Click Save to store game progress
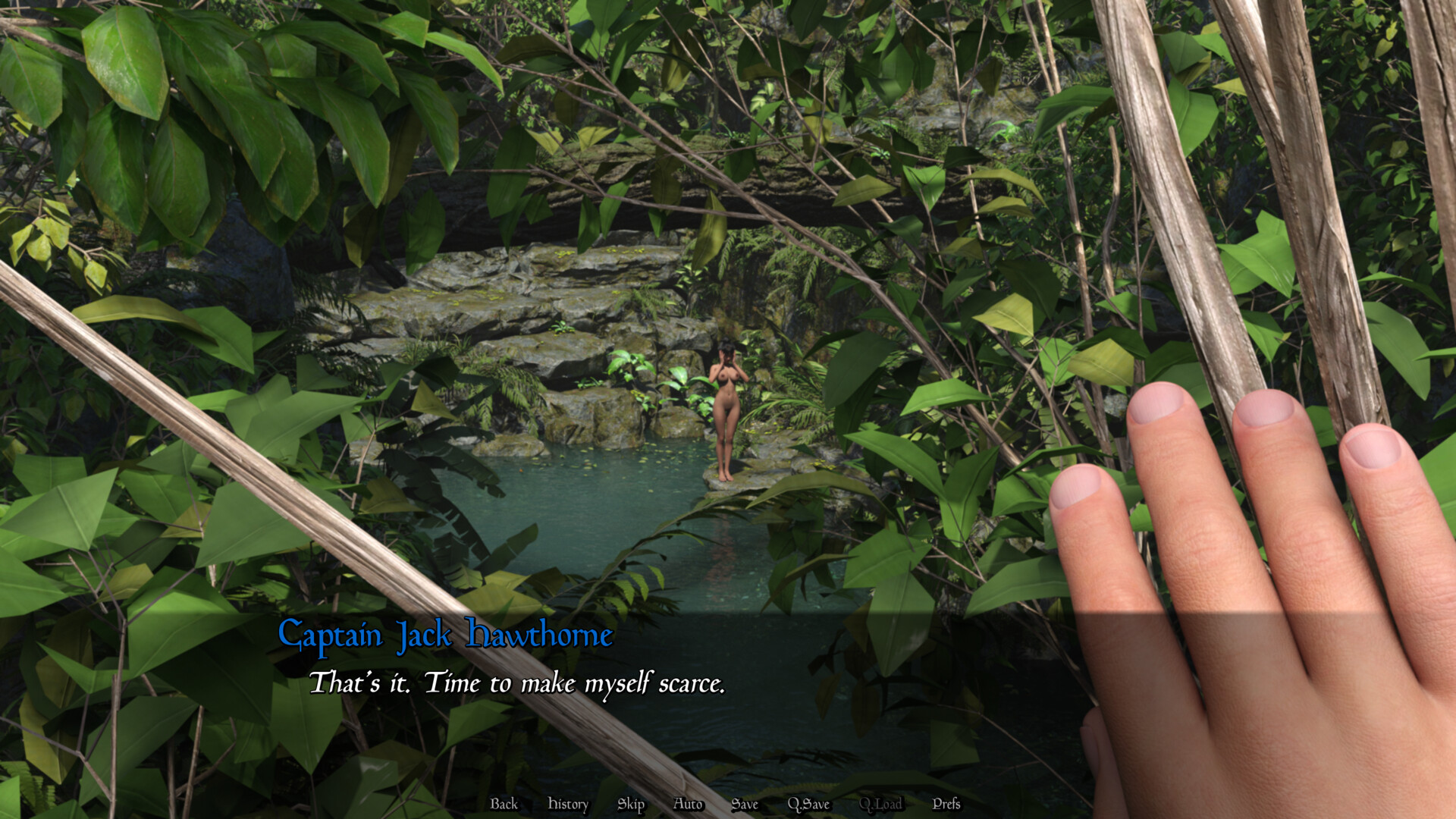 click(x=745, y=805)
